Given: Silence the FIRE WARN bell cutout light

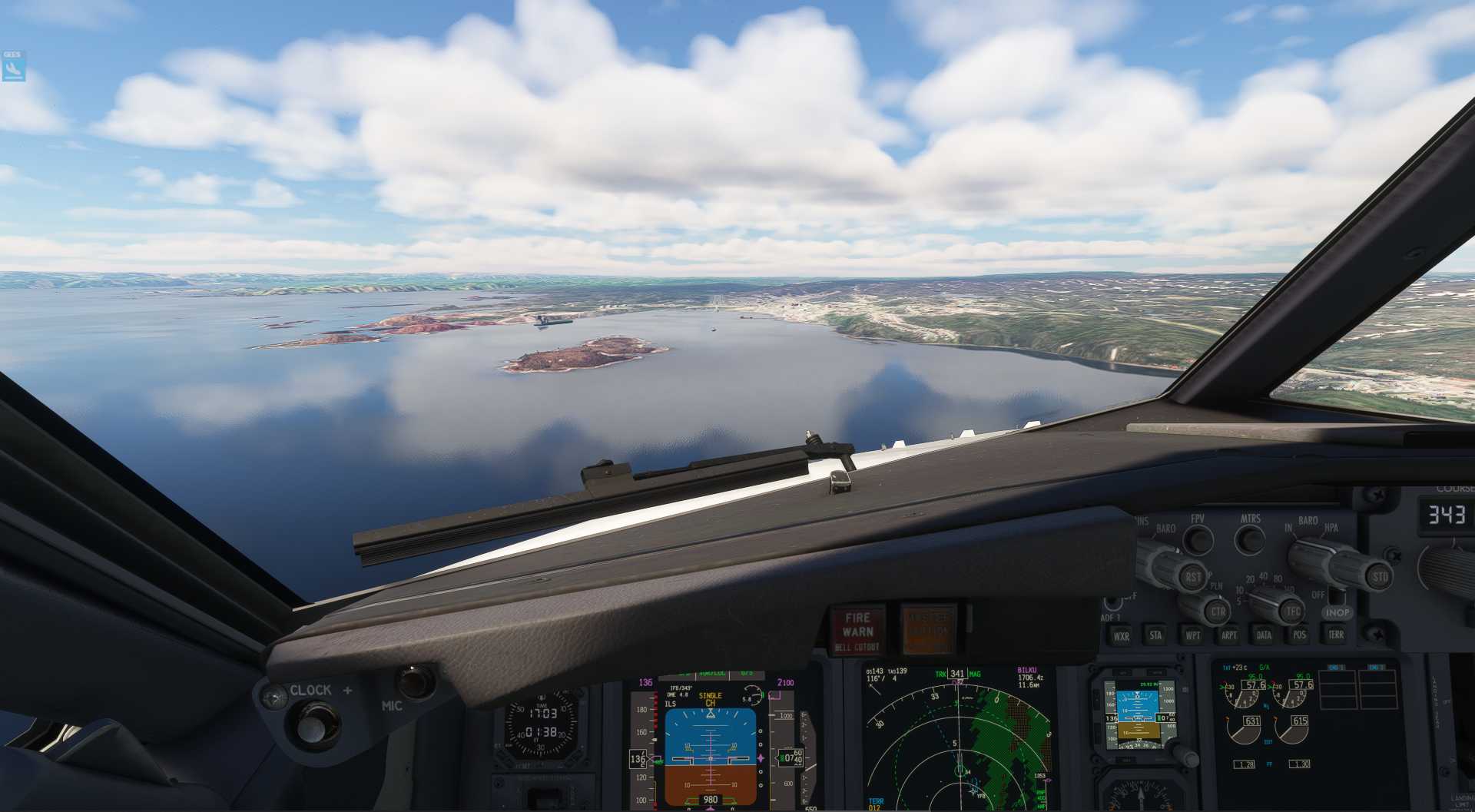Looking at the screenshot, I should [x=857, y=631].
